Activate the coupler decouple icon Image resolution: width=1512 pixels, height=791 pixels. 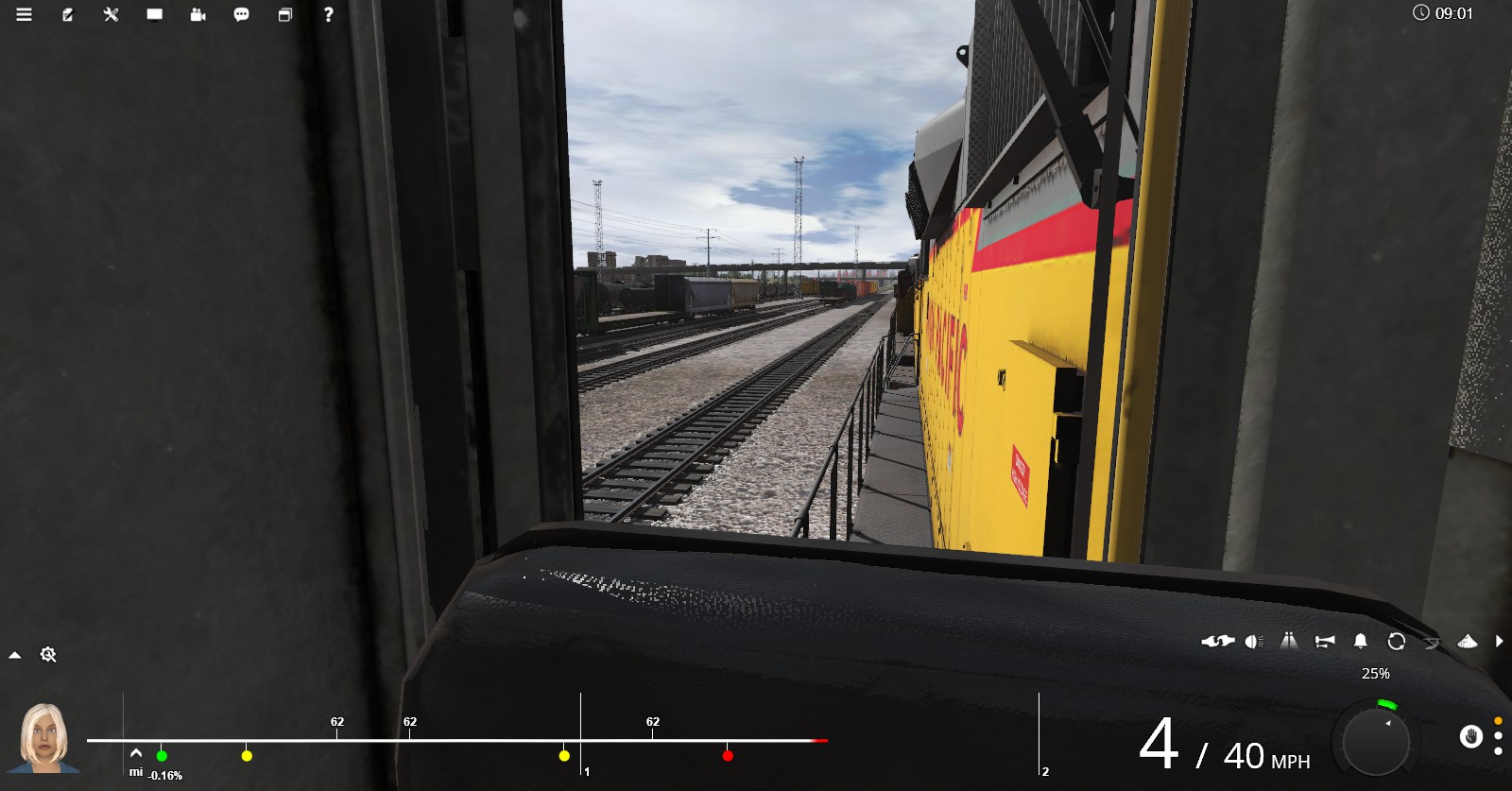(x=1217, y=642)
